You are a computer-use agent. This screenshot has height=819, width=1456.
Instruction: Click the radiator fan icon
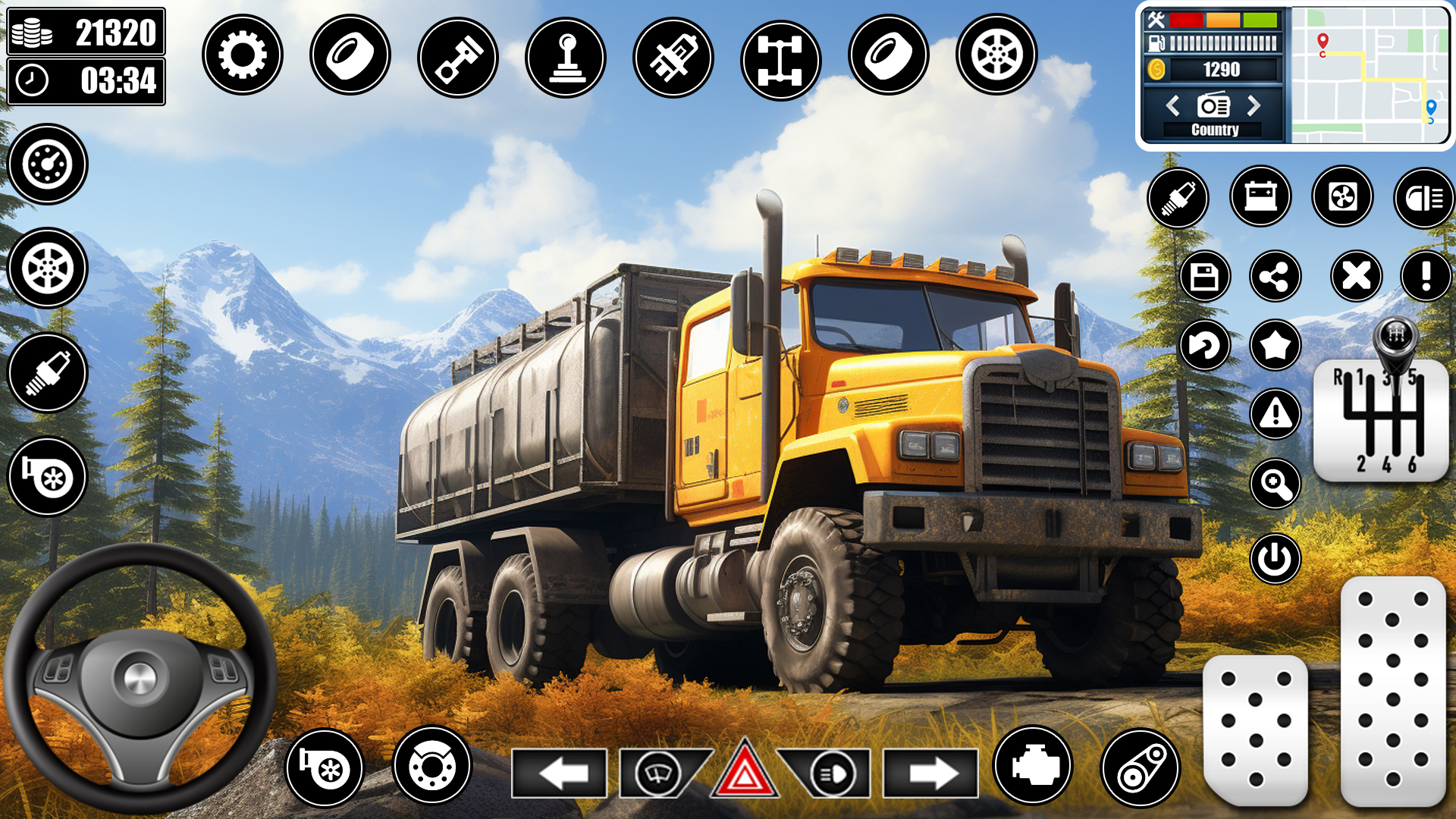1342,198
